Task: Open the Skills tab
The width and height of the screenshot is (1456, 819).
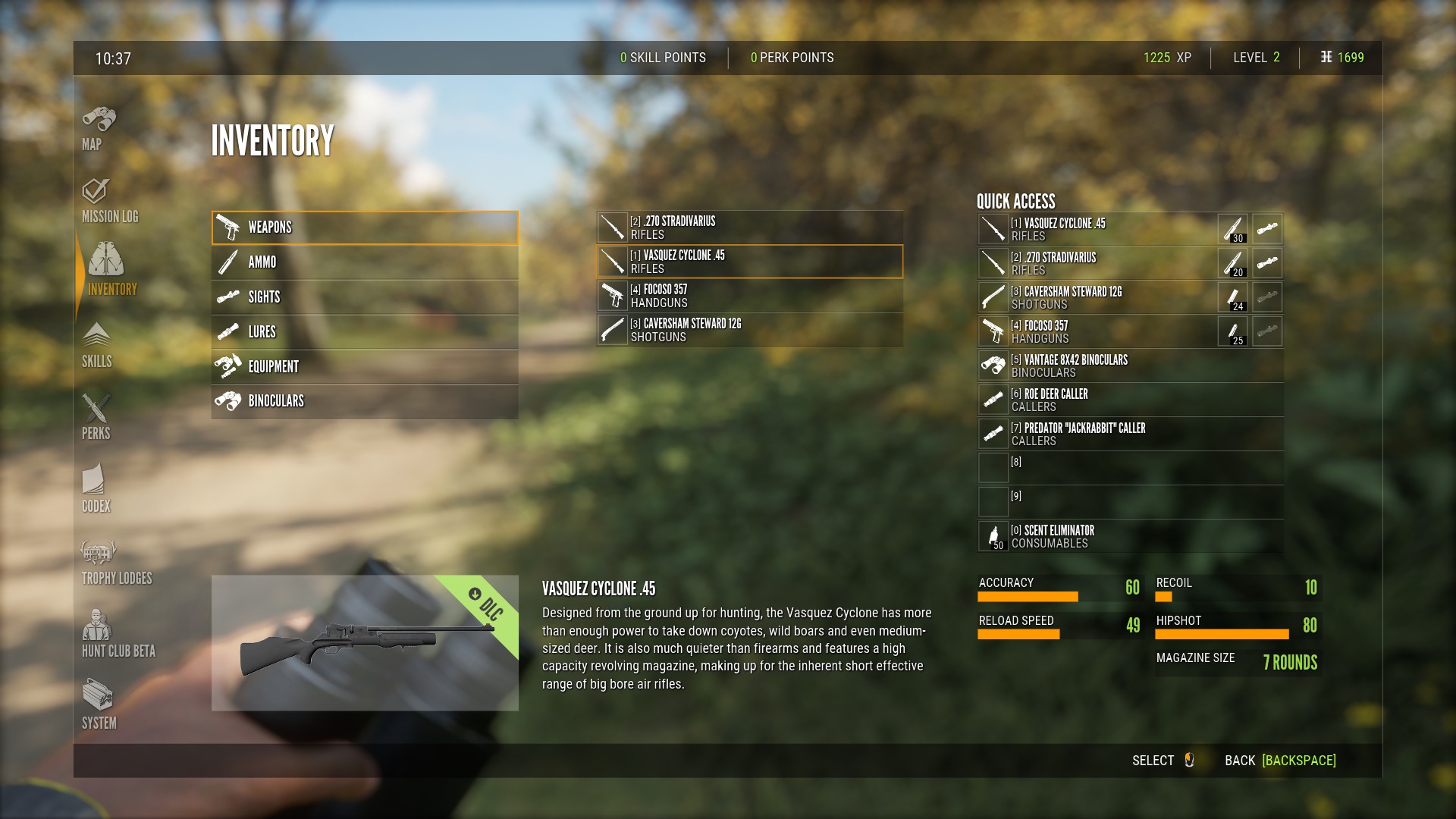Action: [x=96, y=346]
